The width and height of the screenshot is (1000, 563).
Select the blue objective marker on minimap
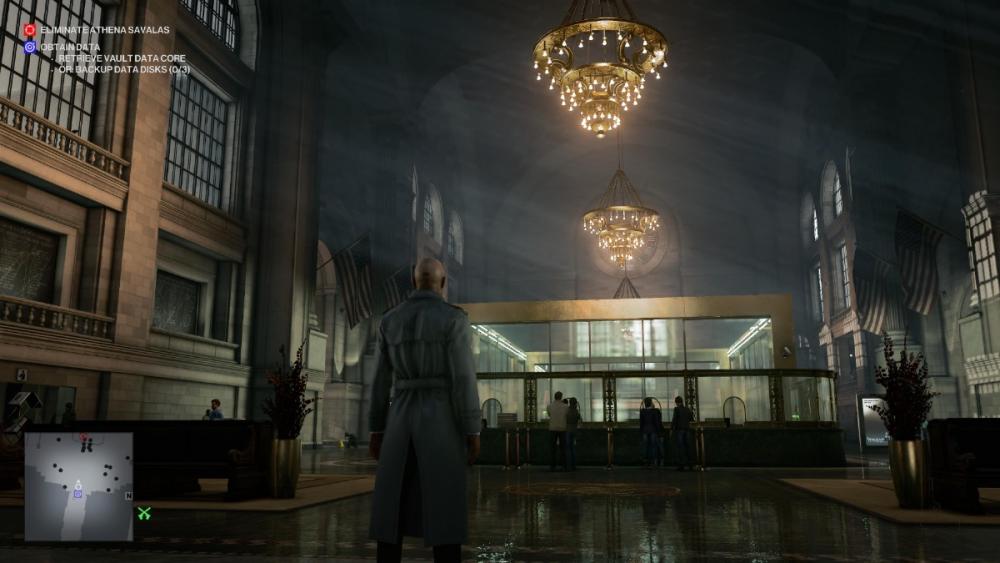click(x=77, y=493)
